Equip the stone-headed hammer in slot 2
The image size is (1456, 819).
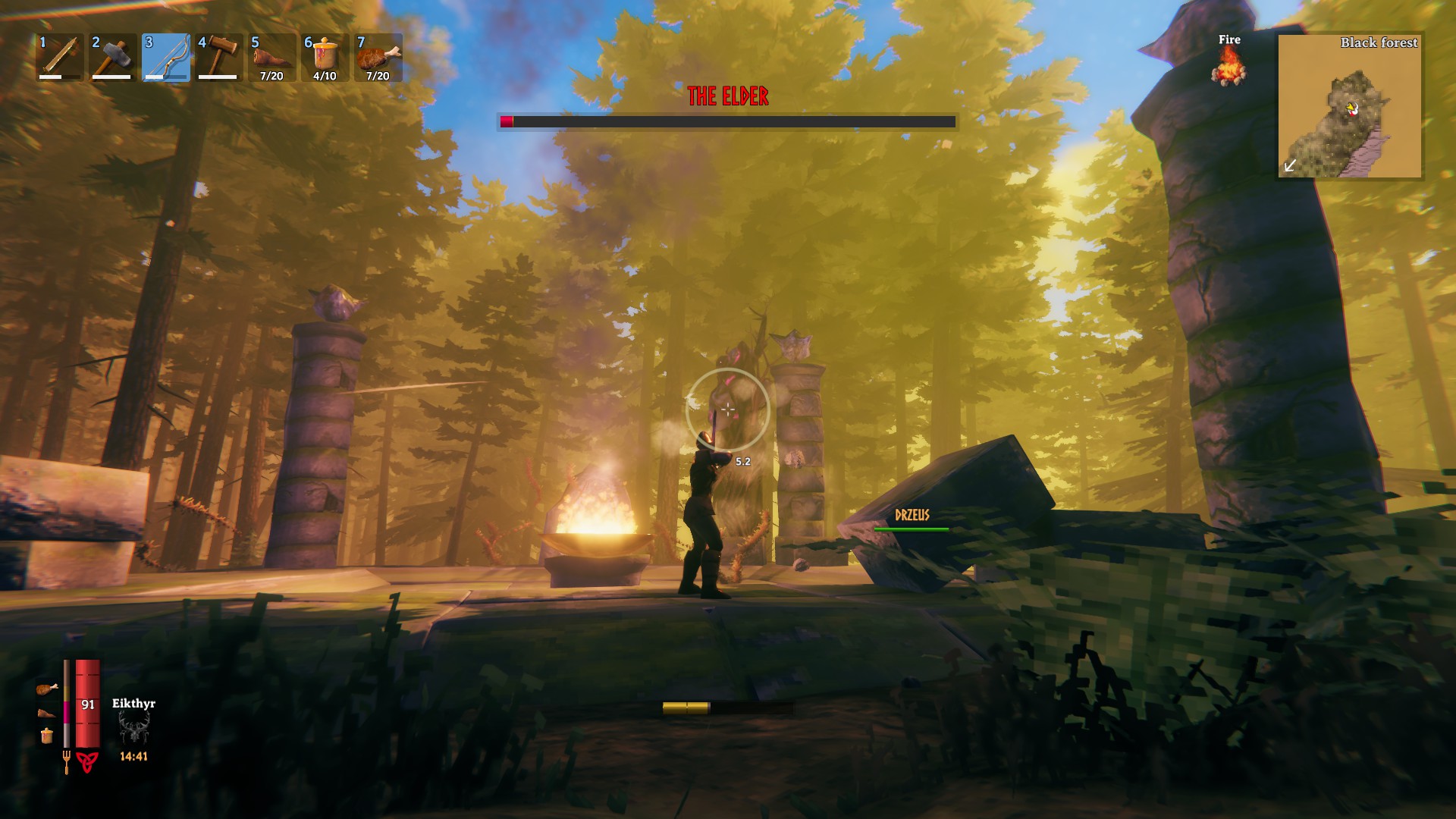coord(113,57)
